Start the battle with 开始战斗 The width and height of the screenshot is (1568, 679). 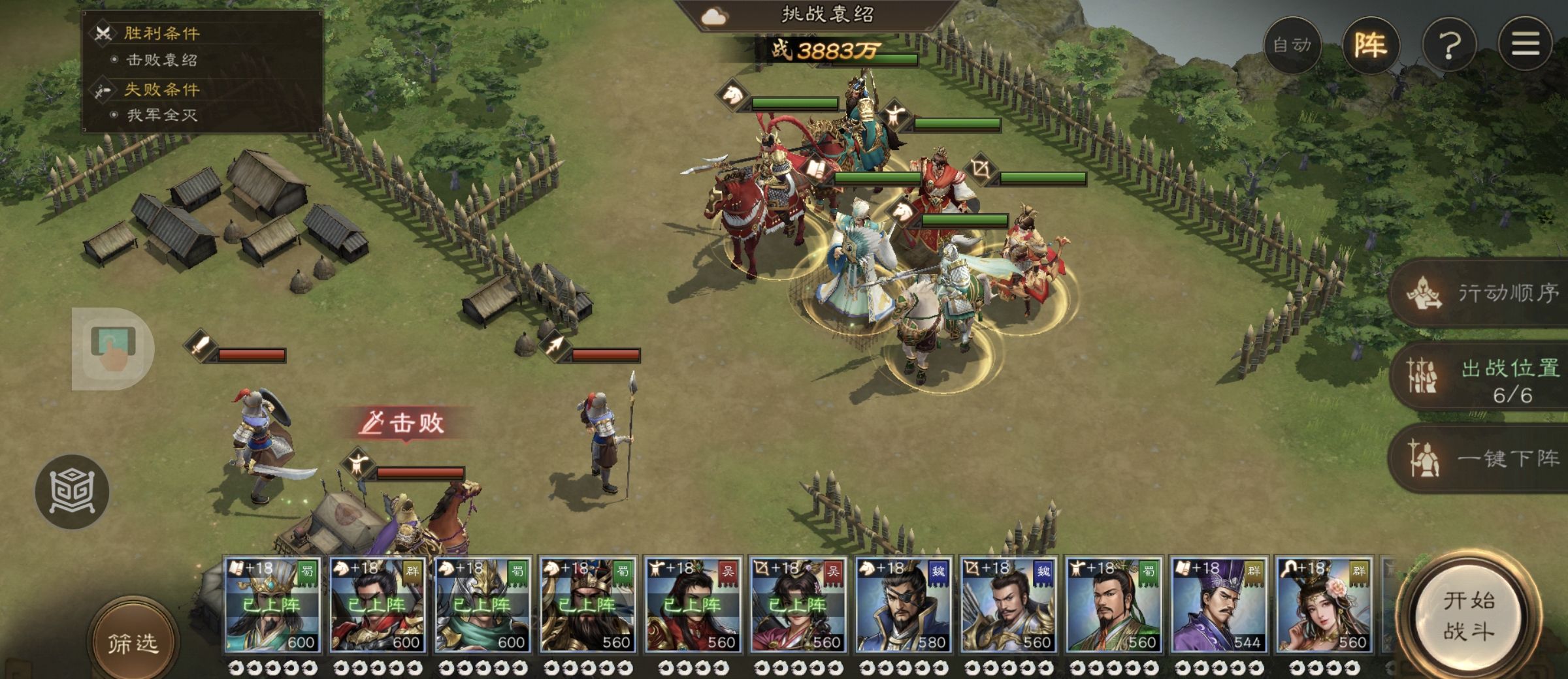click(1469, 616)
